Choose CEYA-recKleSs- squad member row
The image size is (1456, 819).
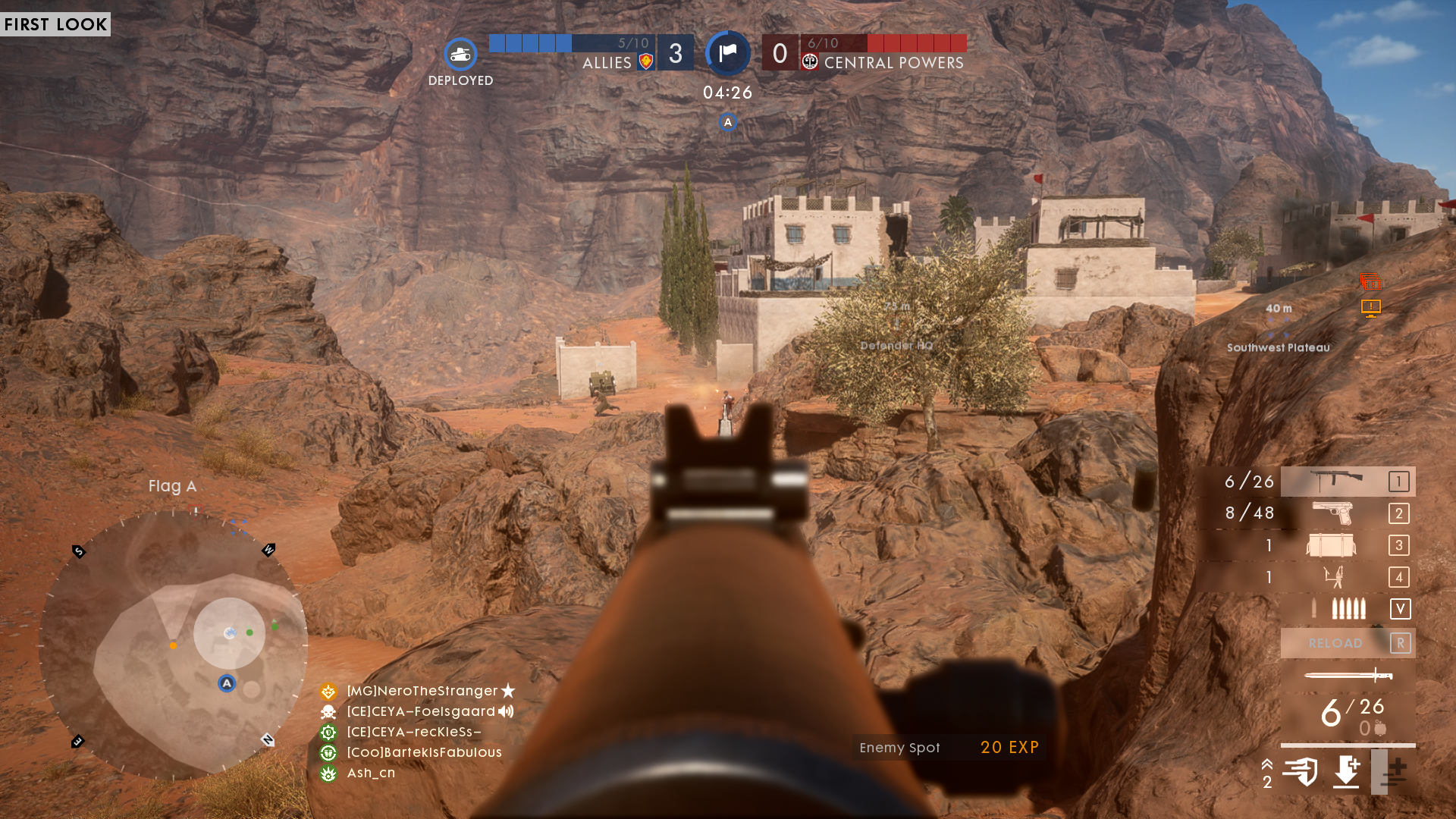pyautogui.click(x=413, y=732)
